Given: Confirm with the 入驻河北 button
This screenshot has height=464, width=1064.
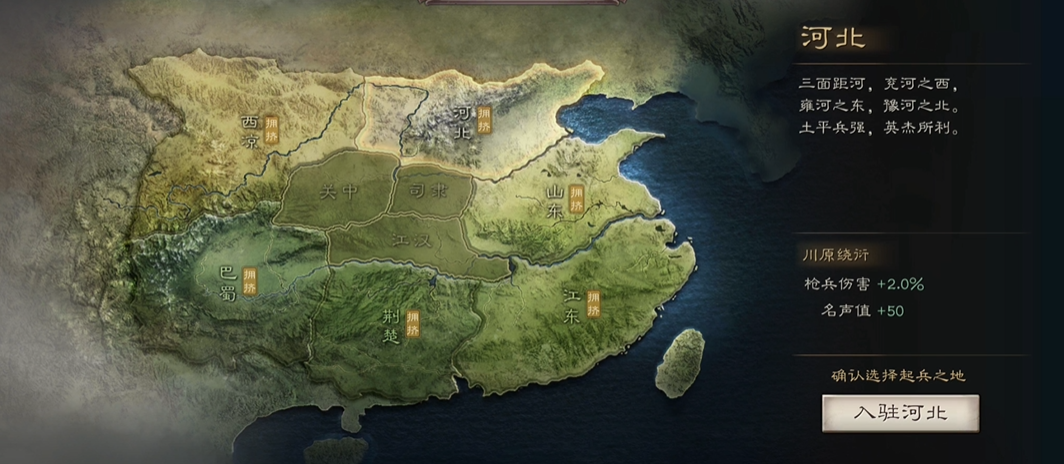Looking at the screenshot, I should 900,412.
